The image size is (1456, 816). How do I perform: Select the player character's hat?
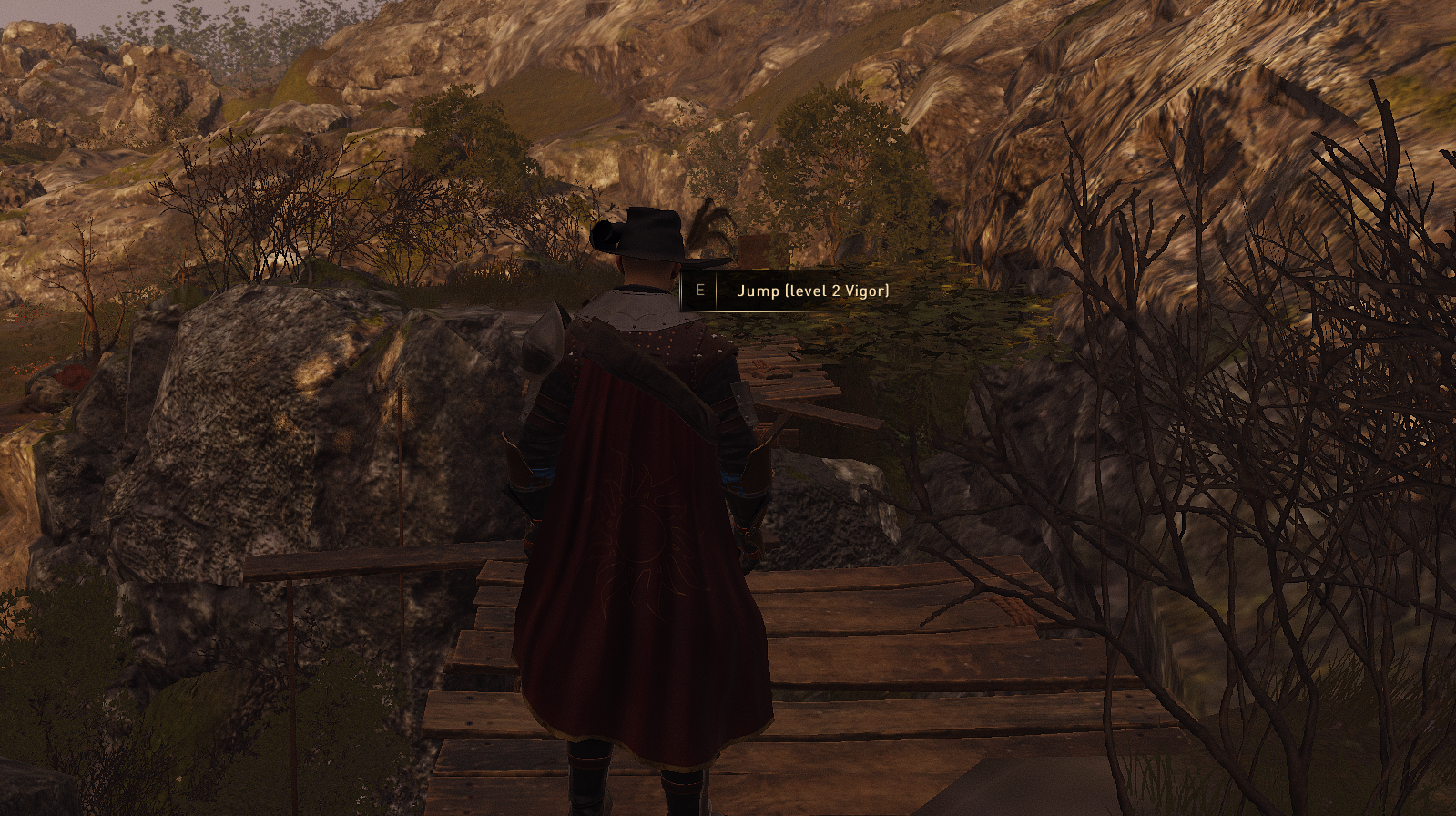(x=647, y=237)
